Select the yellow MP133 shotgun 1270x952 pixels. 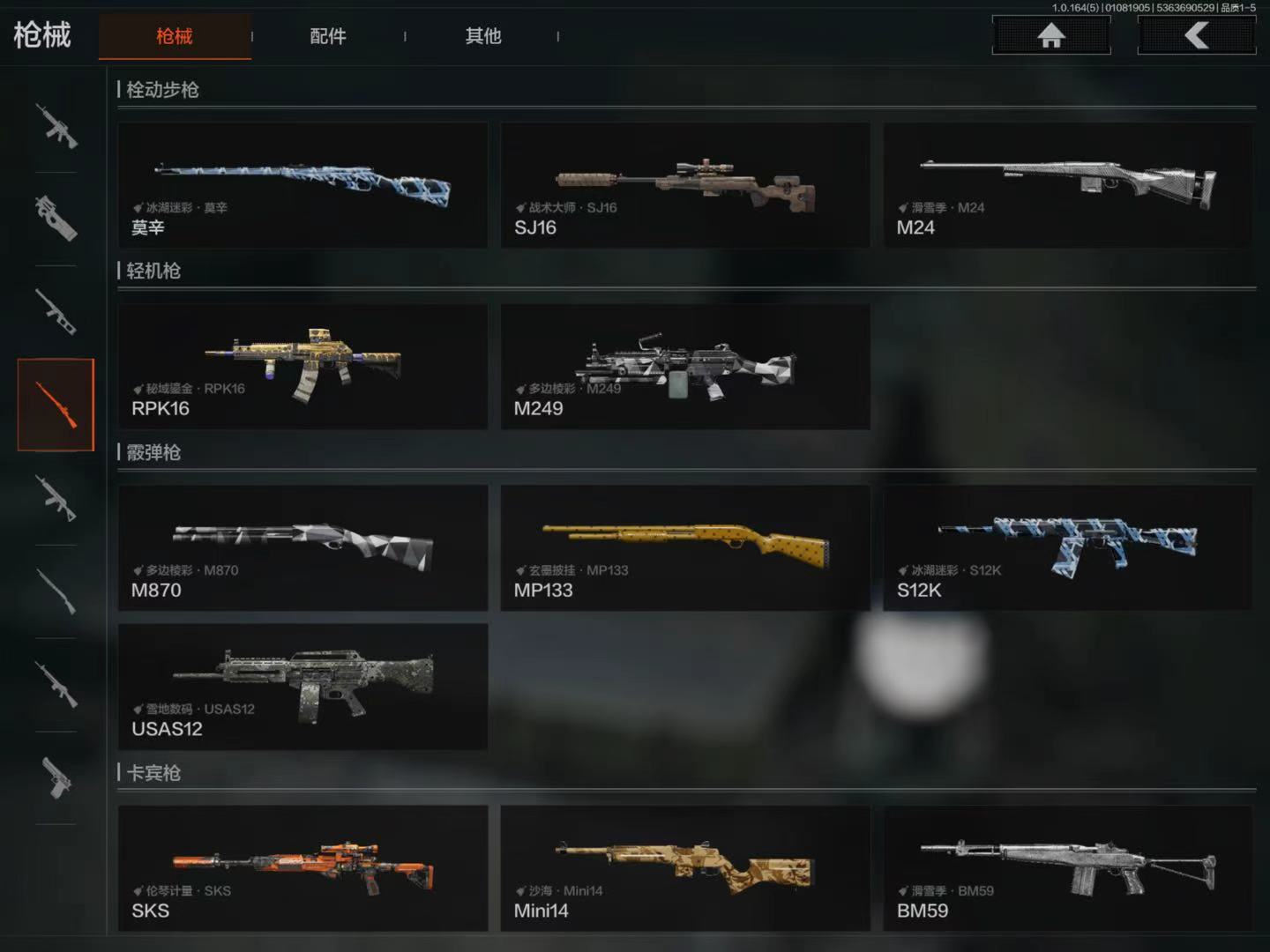[685, 547]
